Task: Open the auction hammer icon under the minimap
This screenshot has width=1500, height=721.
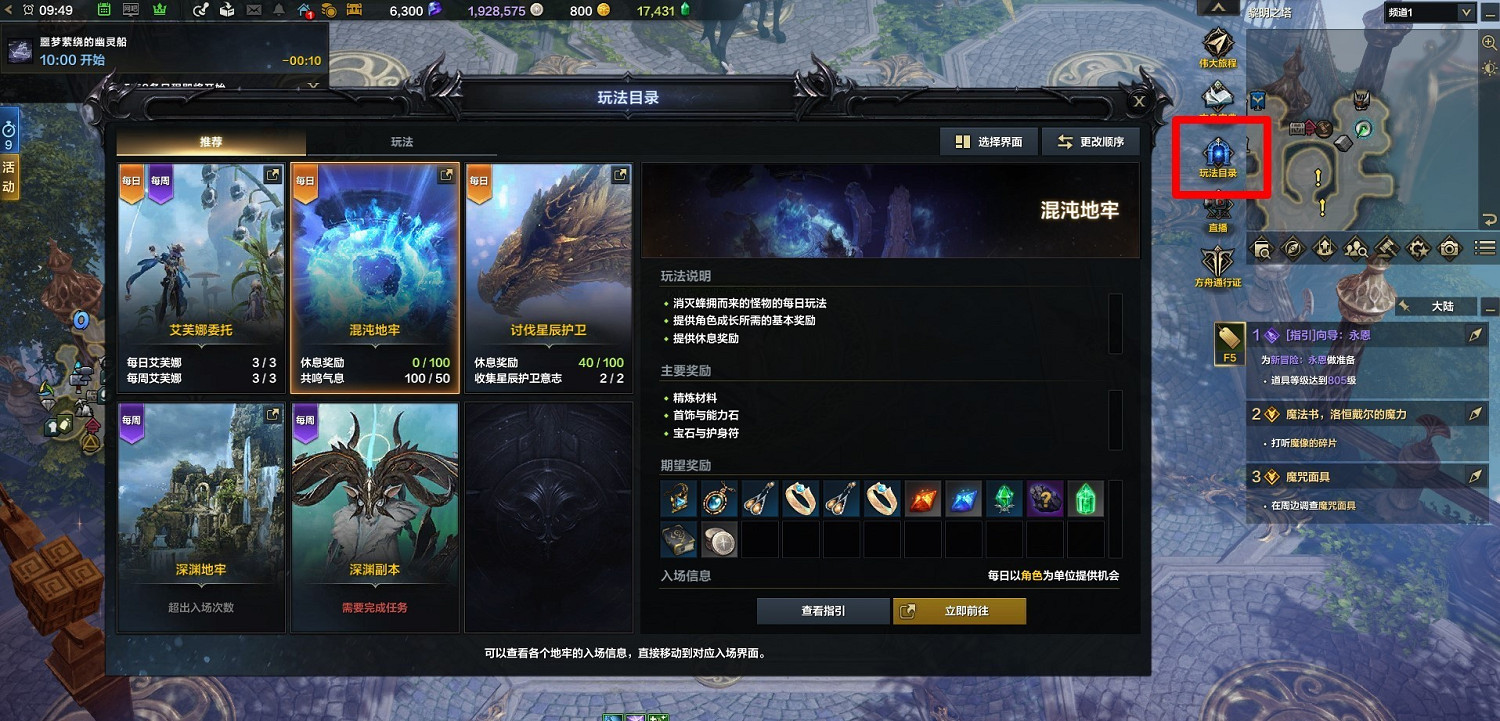Action: point(1386,247)
